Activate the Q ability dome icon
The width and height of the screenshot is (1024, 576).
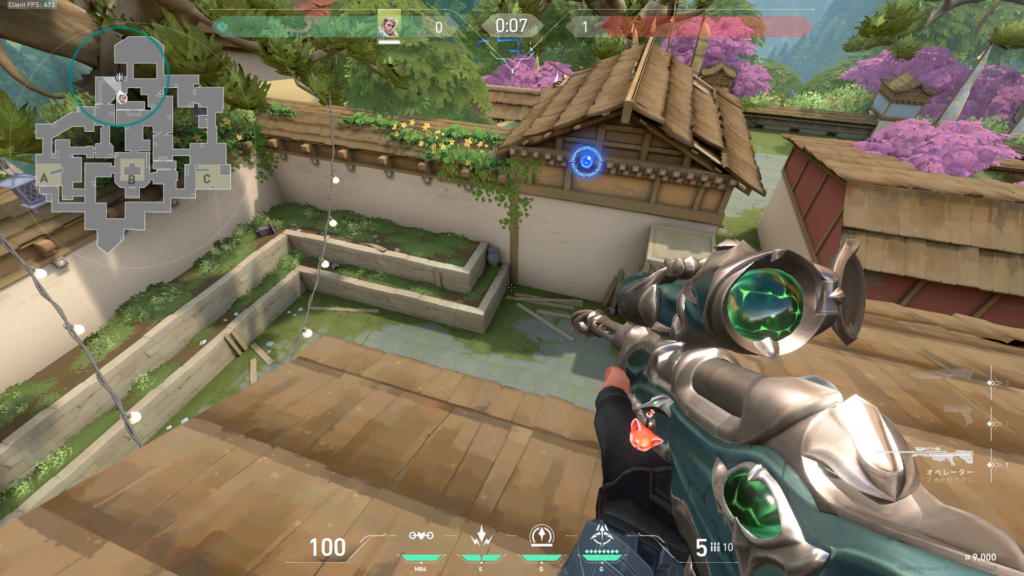tap(540, 536)
